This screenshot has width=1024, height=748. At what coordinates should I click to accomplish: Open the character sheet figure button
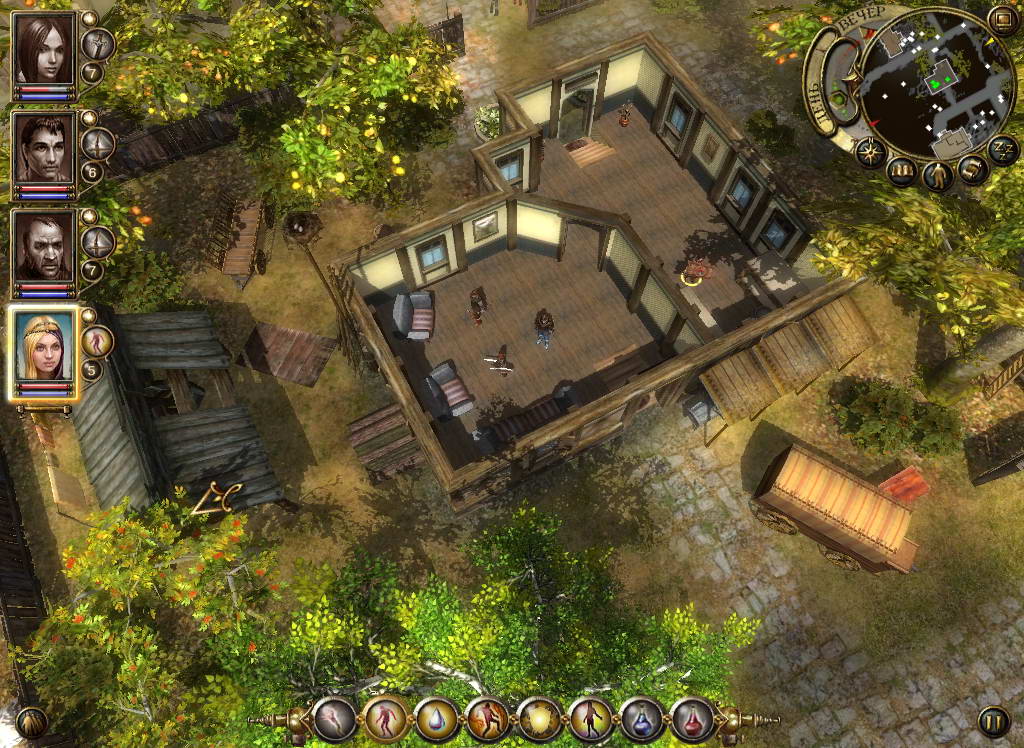938,176
